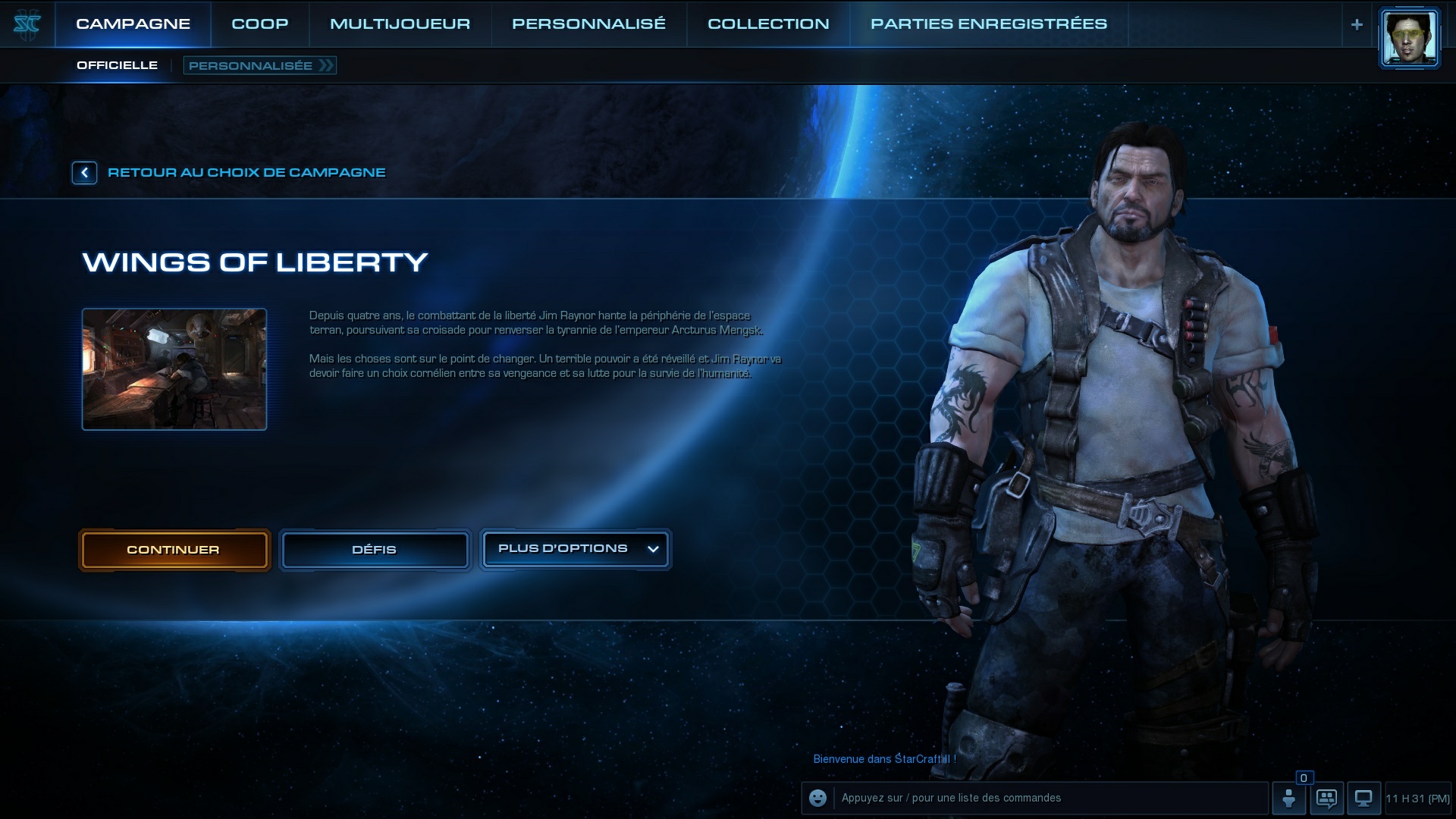The width and height of the screenshot is (1456, 819).
Task: Open the chat emoticon picker
Action: pyautogui.click(x=817, y=798)
